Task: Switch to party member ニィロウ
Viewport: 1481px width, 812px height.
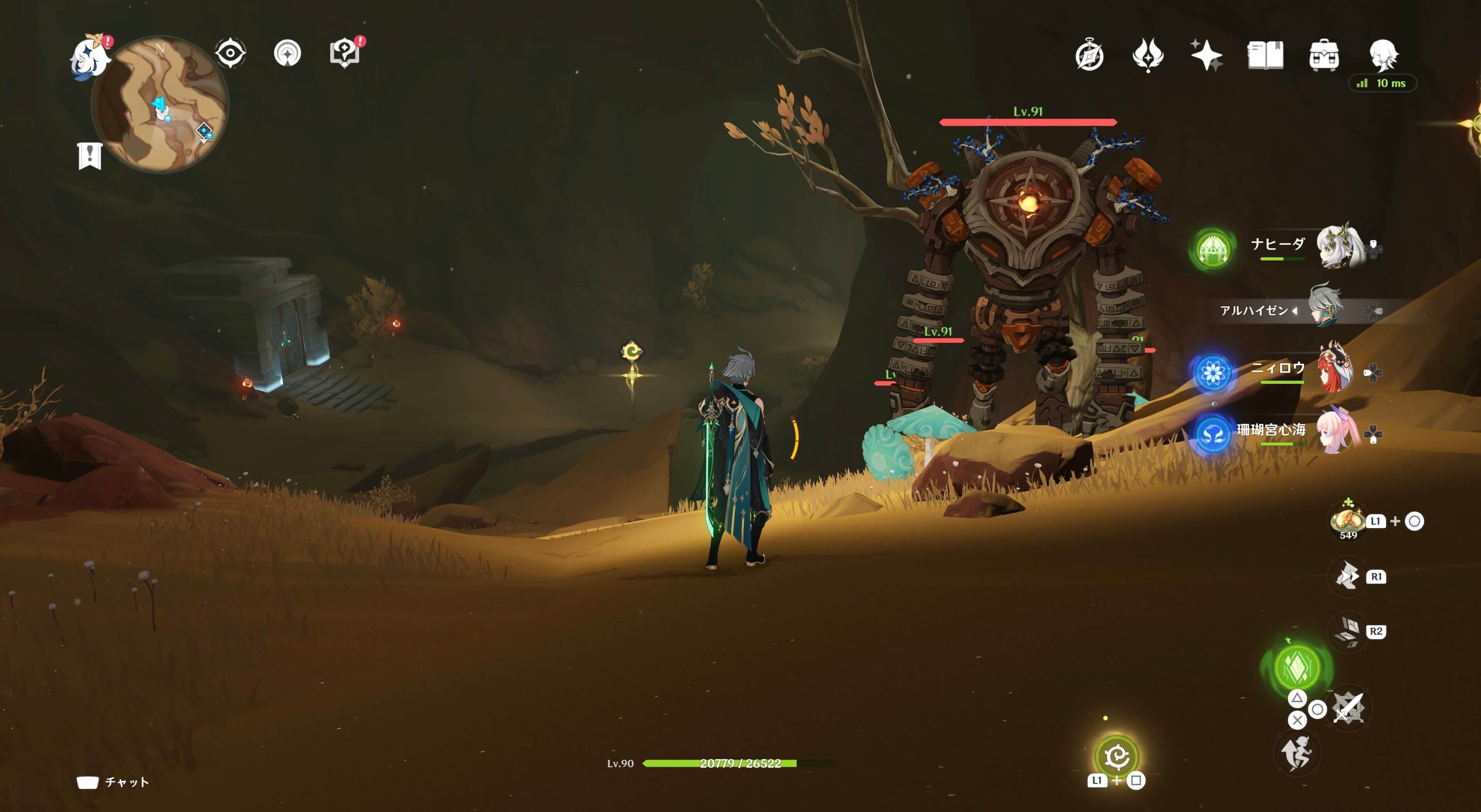Action: [x=1335, y=370]
